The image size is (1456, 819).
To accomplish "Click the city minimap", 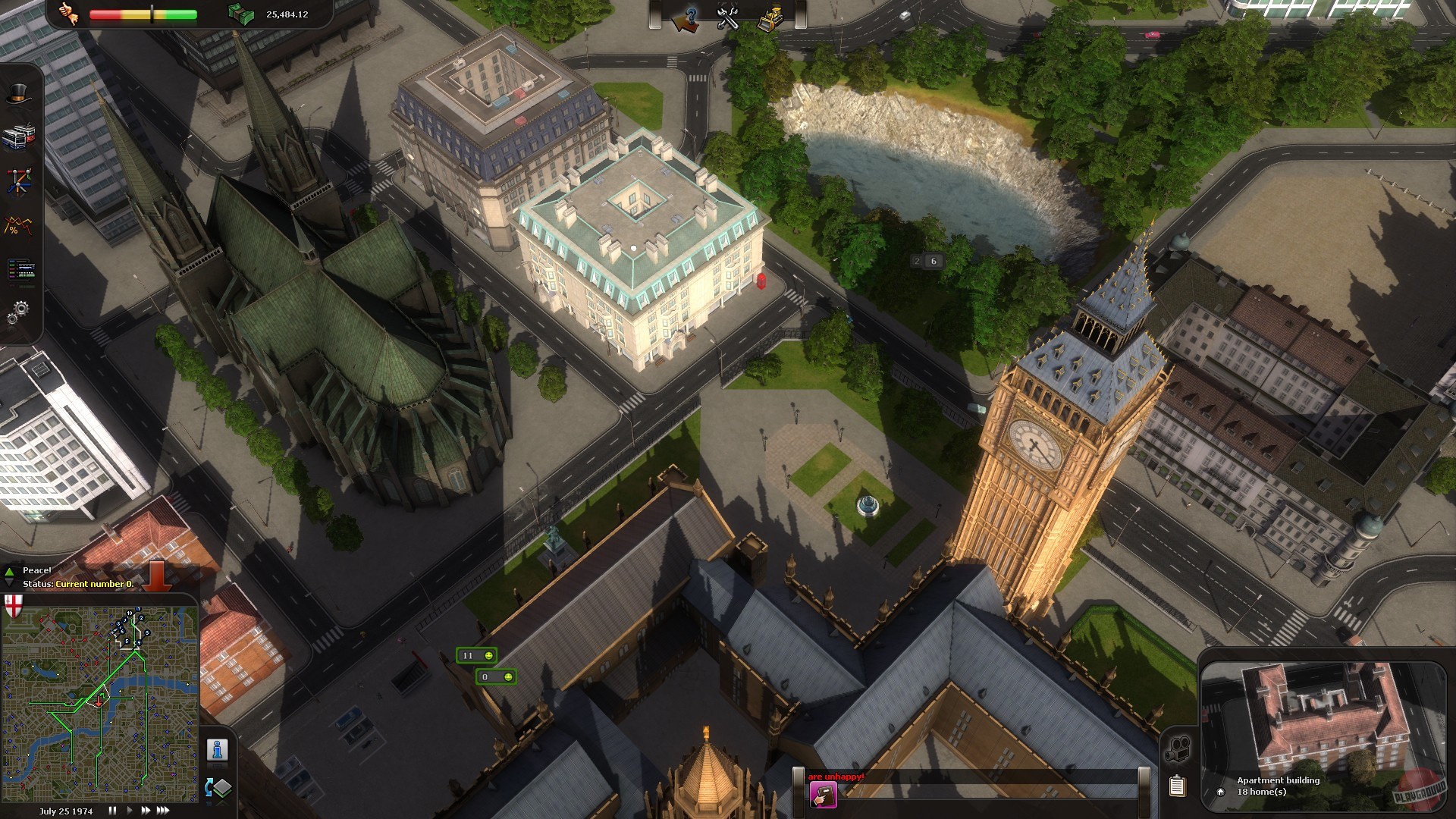I will [100, 703].
